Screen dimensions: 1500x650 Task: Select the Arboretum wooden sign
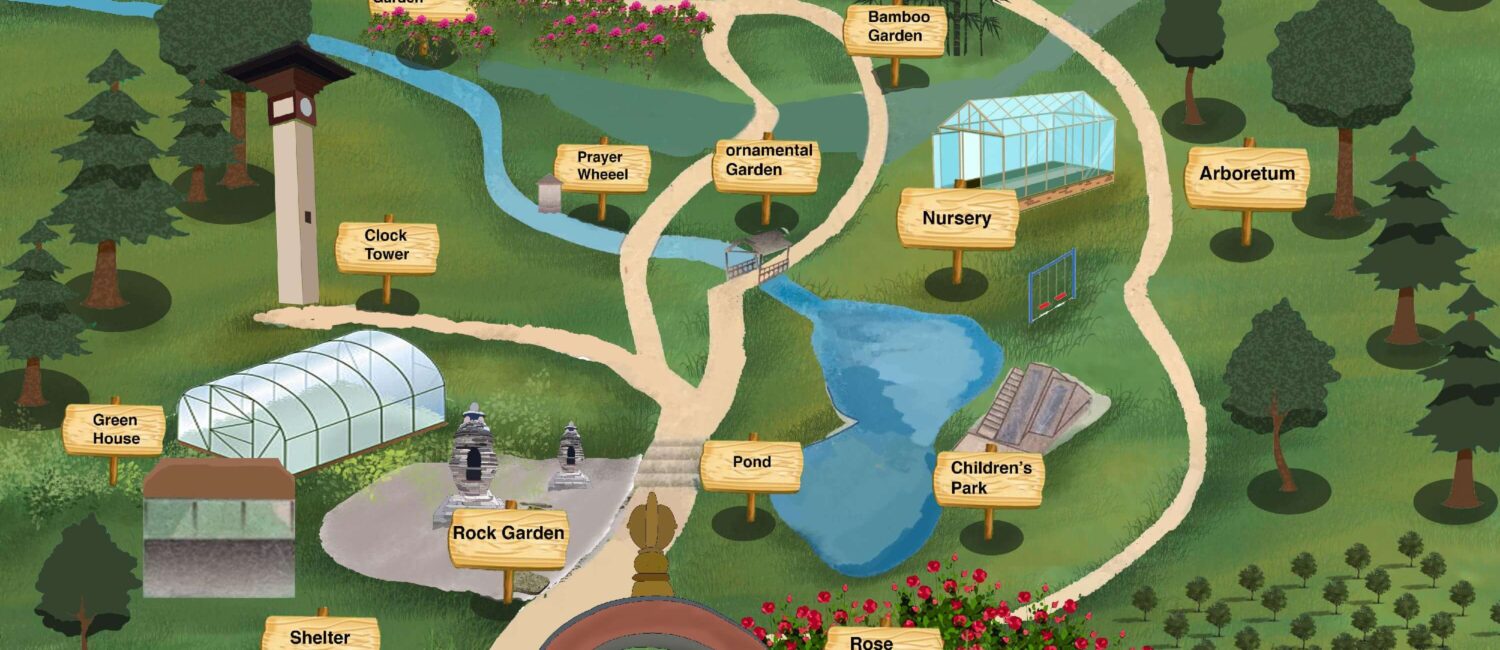[x=1247, y=174]
